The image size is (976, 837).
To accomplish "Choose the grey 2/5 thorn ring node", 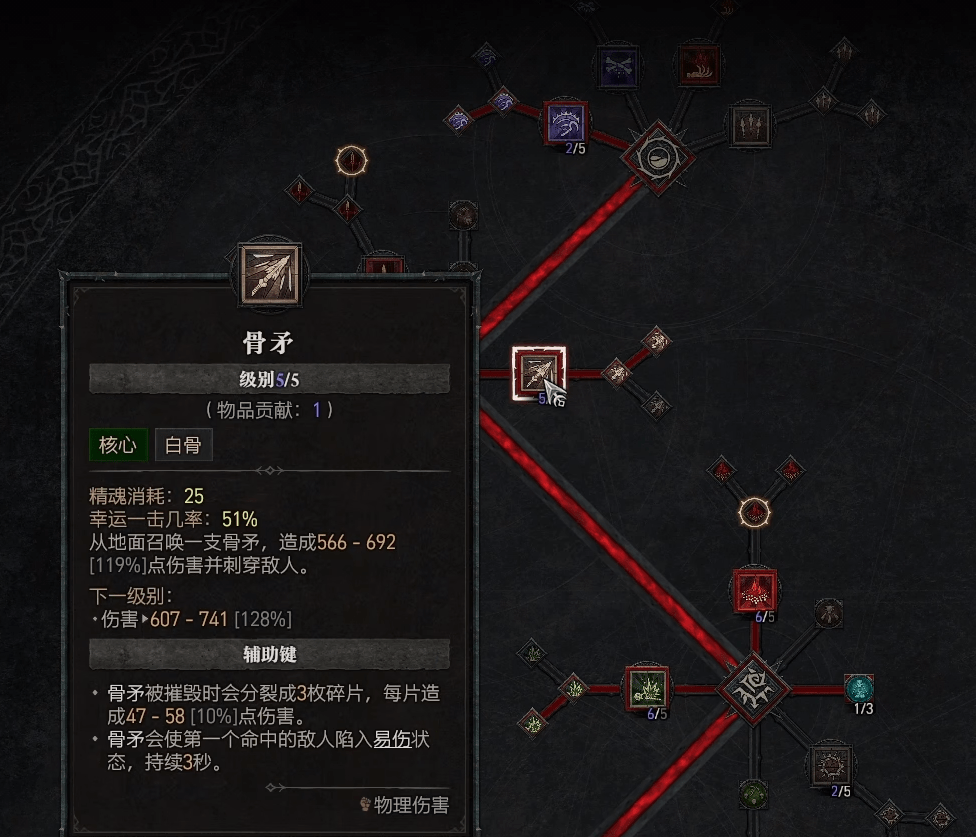I will (x=830, y=765).
